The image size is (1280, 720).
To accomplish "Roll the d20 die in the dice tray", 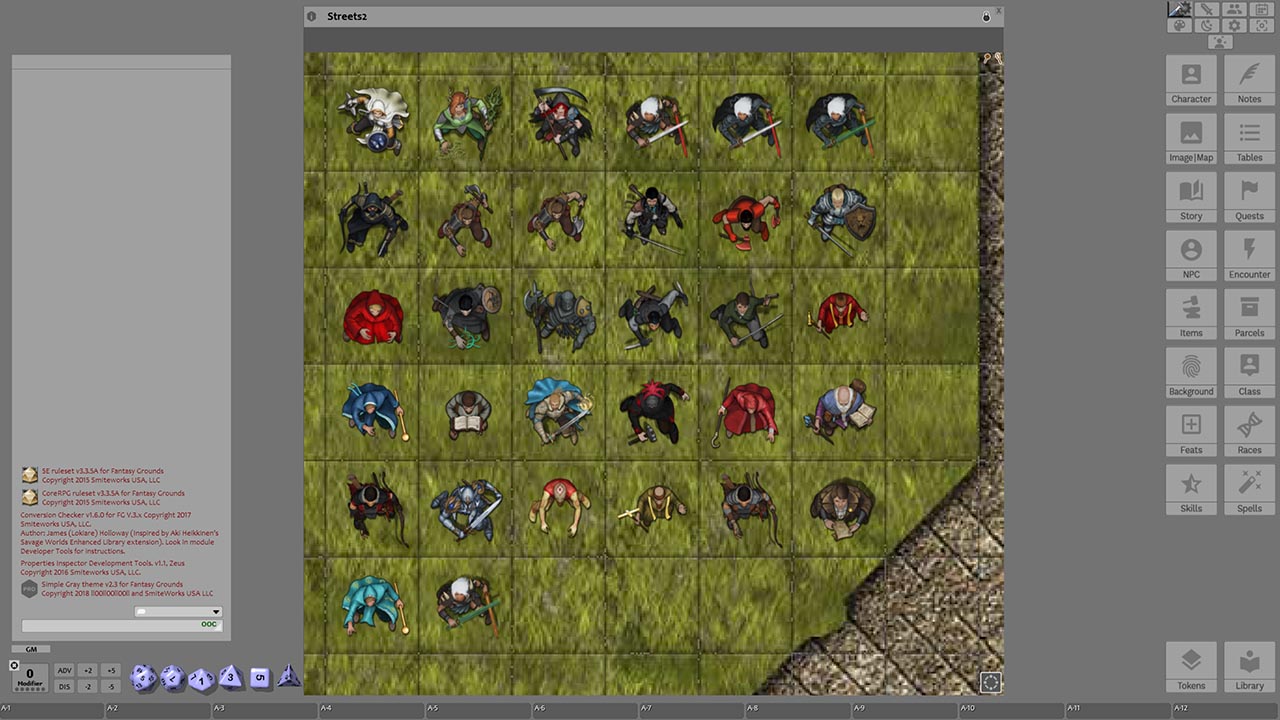I will (x=143, y=678).
